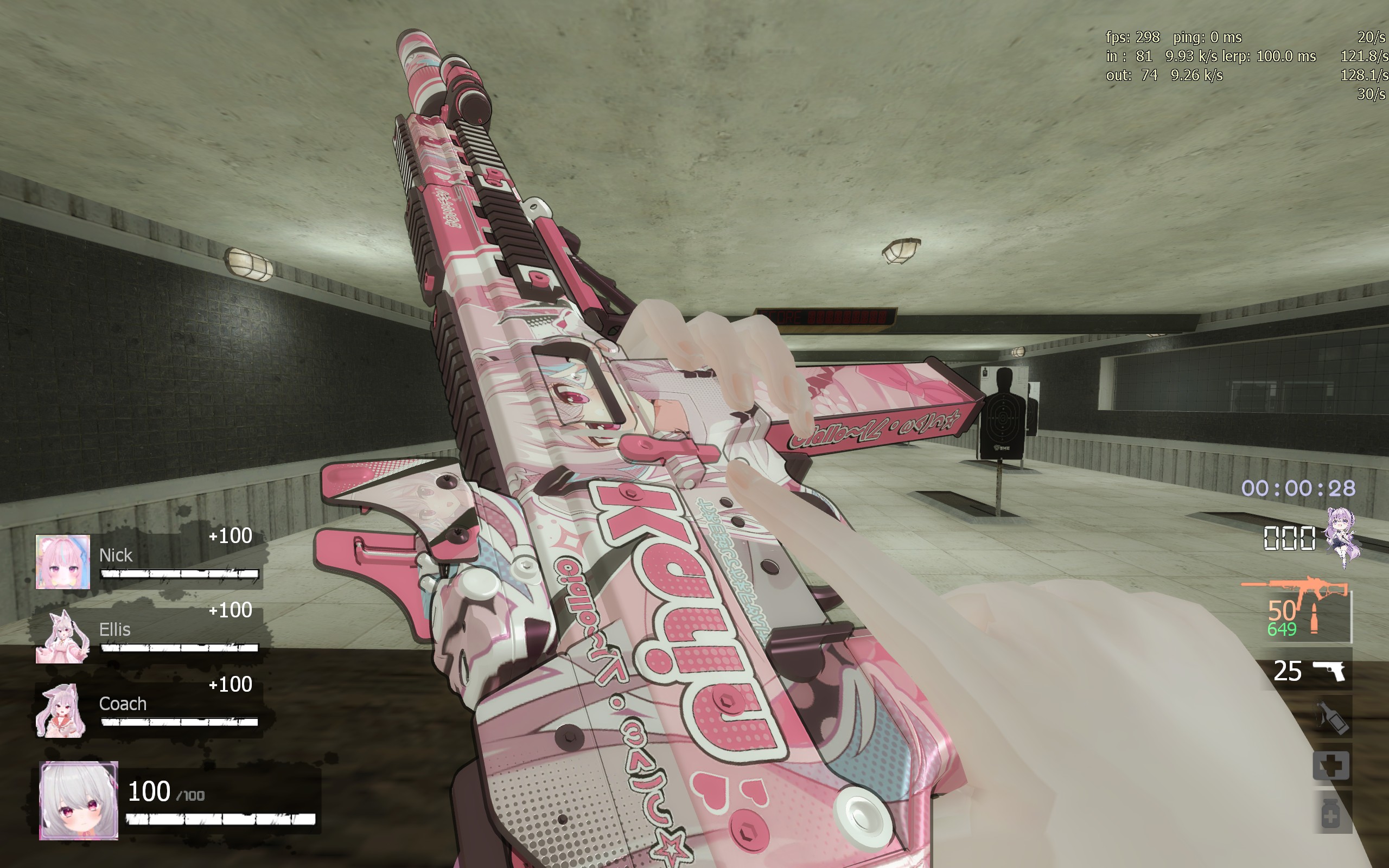Click the purple-haired chibi character icon
Viewport: 1389px width, 868px height.
(x=1342, y=536)
